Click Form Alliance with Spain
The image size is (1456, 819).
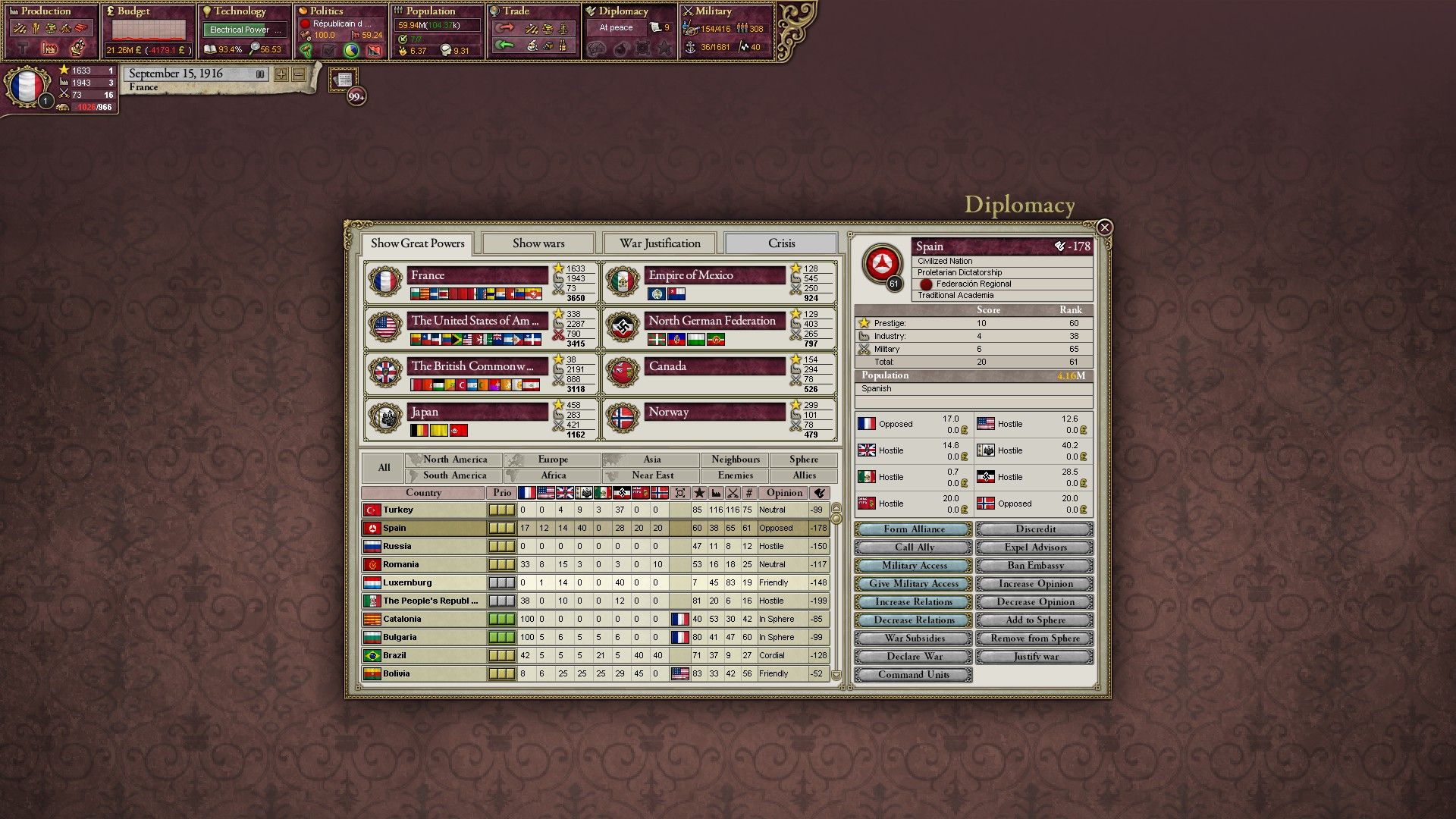click(x=912, y=529)
